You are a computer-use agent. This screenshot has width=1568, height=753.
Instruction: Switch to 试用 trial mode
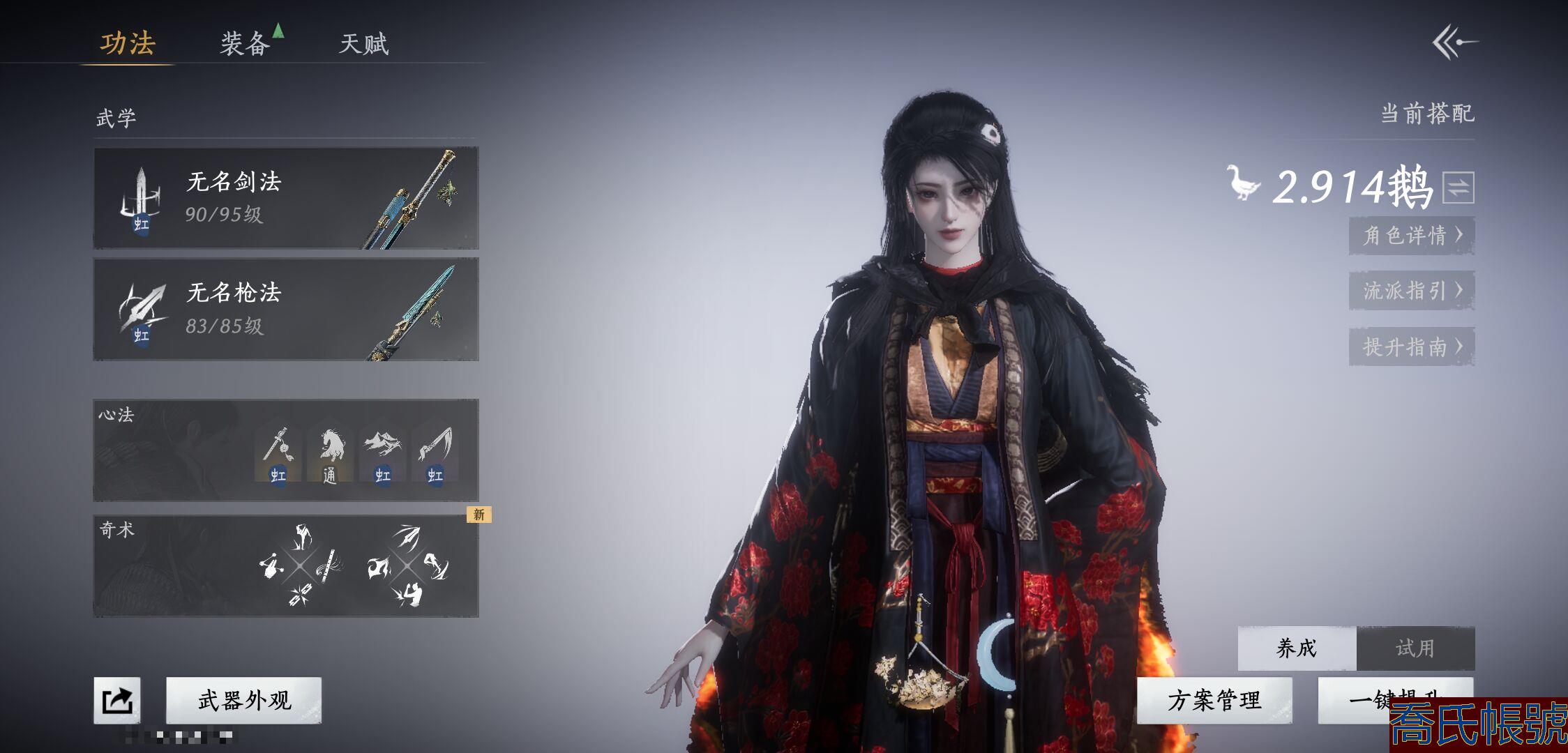click(x=1415, y=648)
